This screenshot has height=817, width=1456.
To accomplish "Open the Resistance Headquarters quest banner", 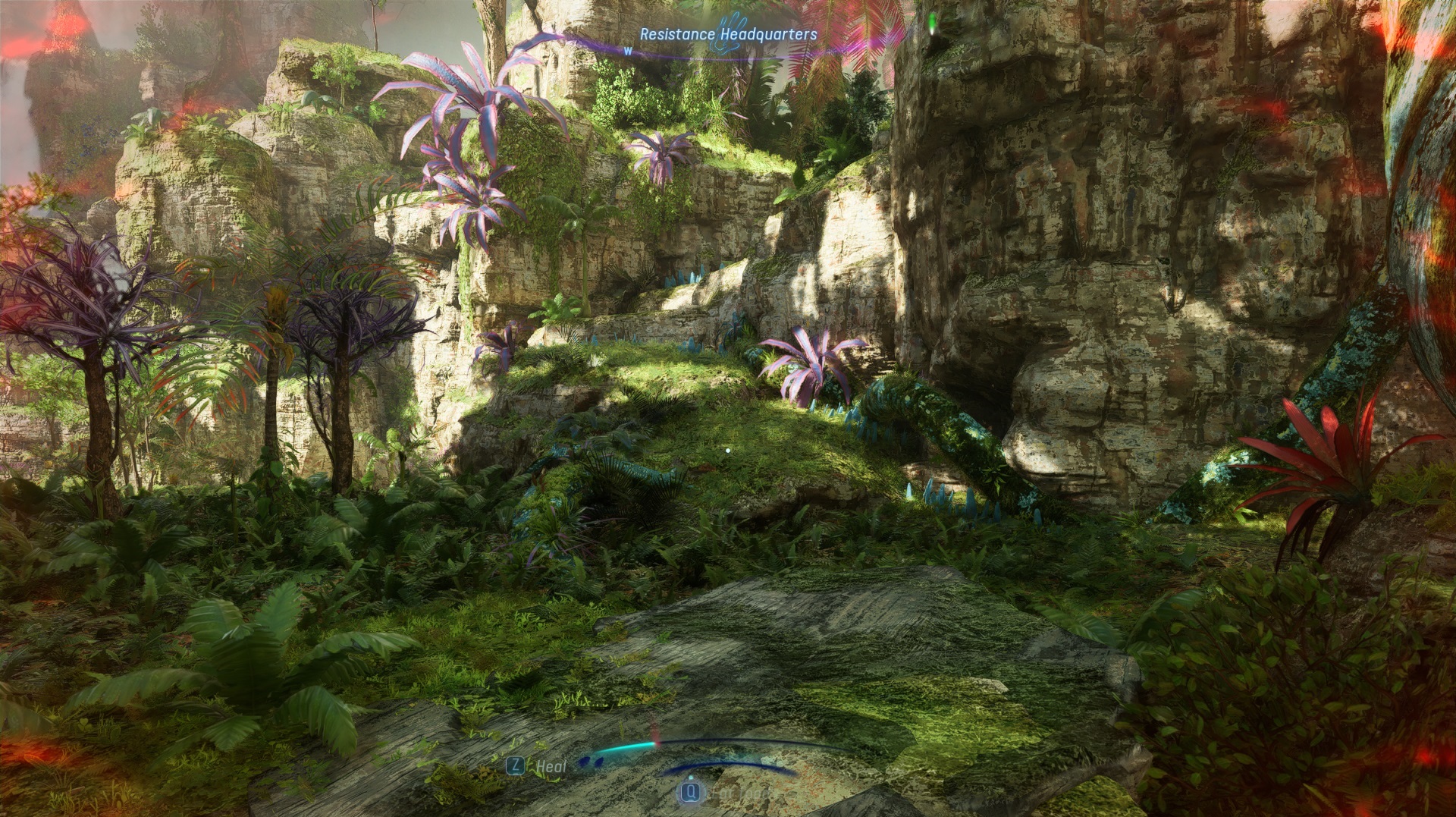I will click(728, 33).
